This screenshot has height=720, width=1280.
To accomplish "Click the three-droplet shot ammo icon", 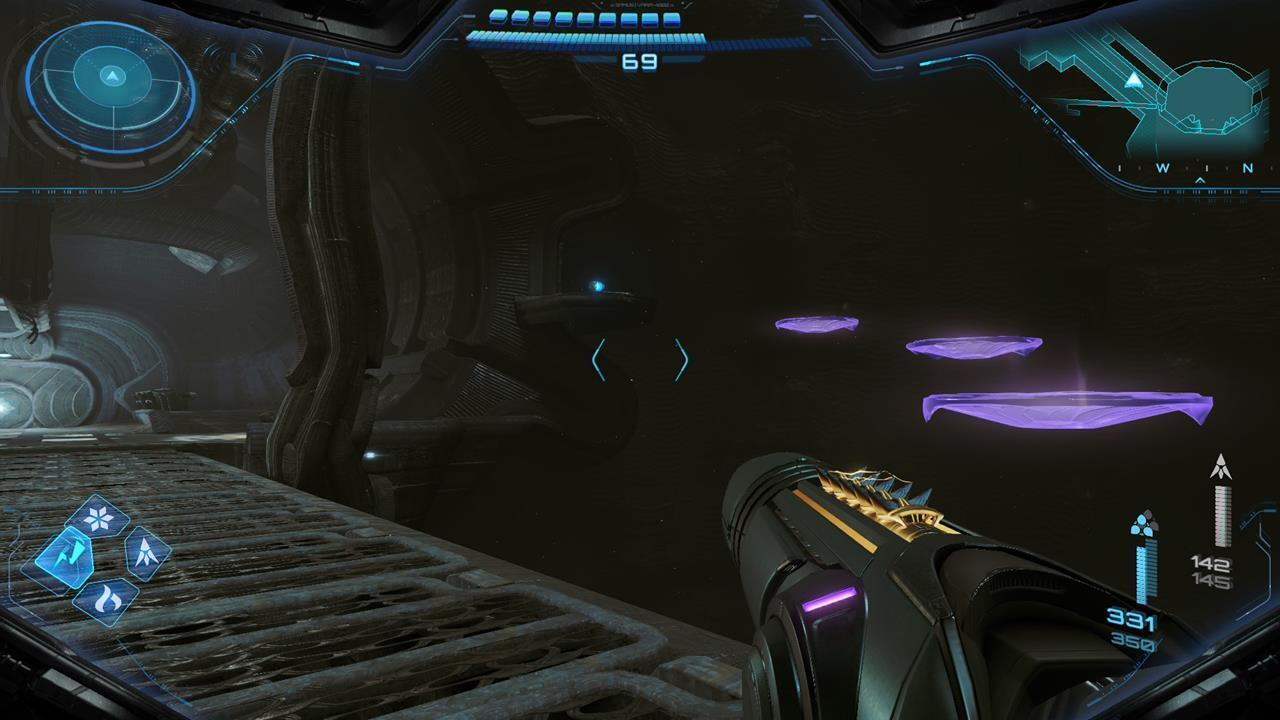I will click(x=1143, y=524).
